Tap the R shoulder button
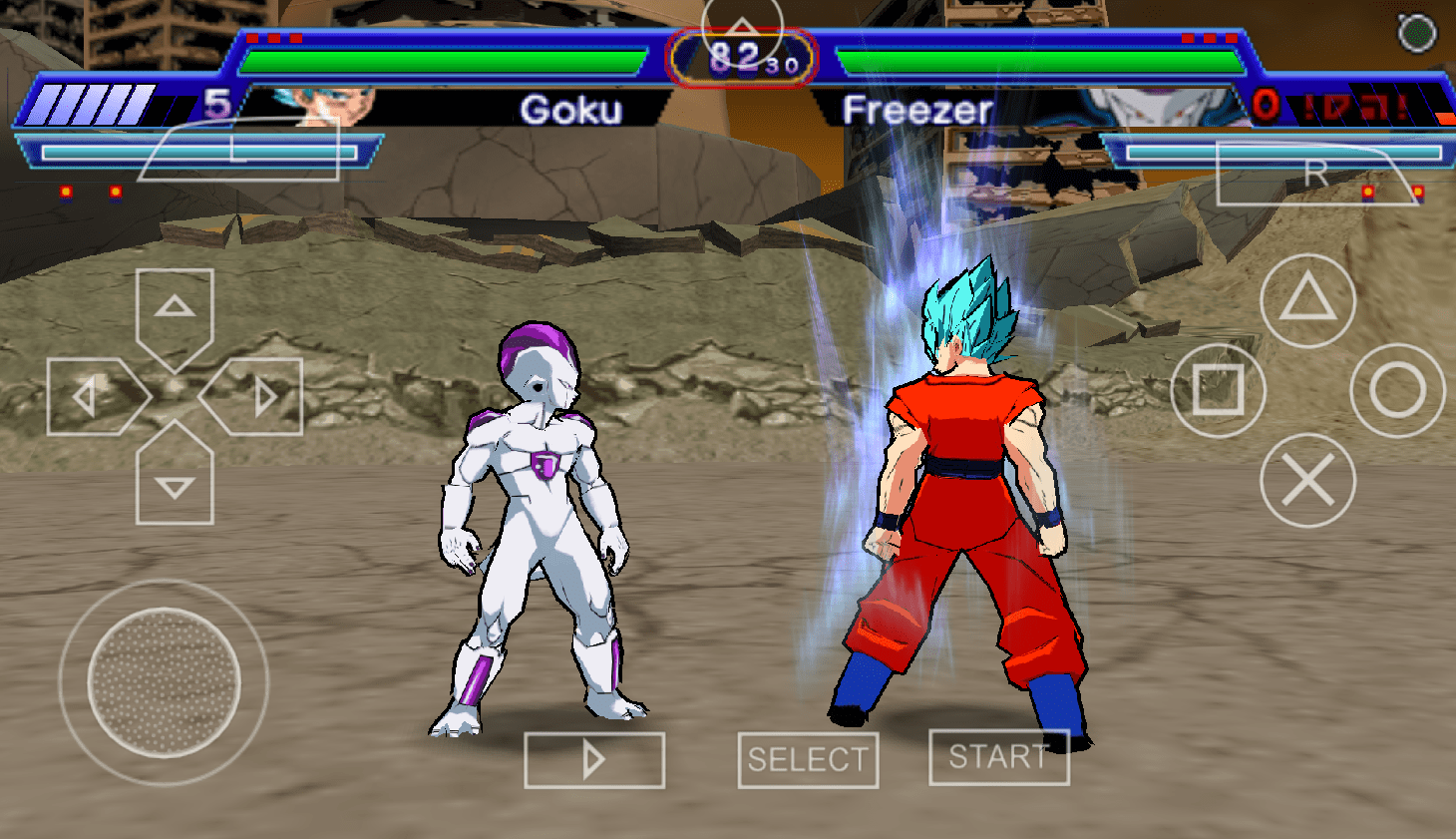Image resolution: width=1456 pixels, height=839 pixels. tap(1314, 175)
